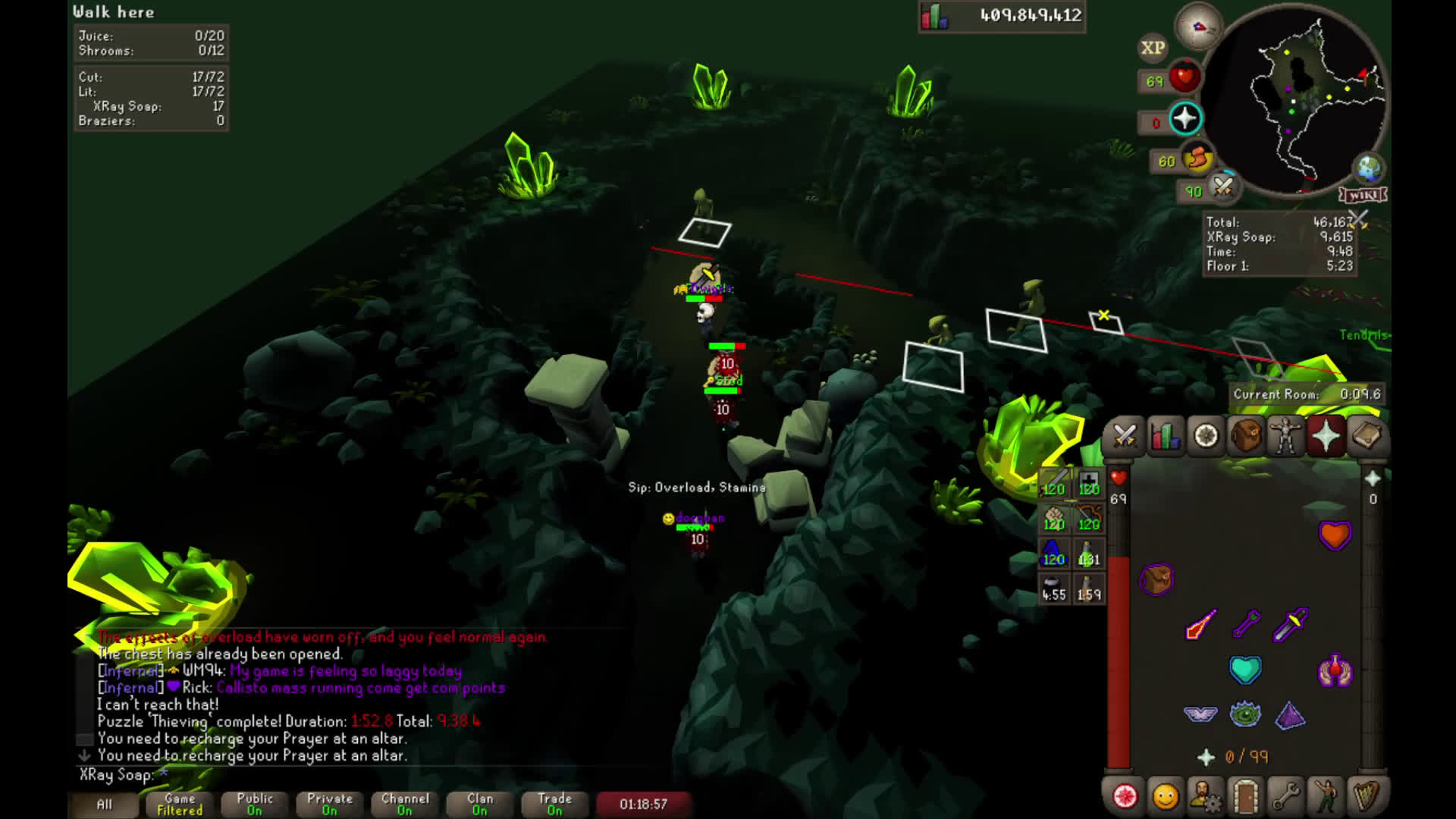Click the special attack crossed-swords orb

(x=1222, y=186)
